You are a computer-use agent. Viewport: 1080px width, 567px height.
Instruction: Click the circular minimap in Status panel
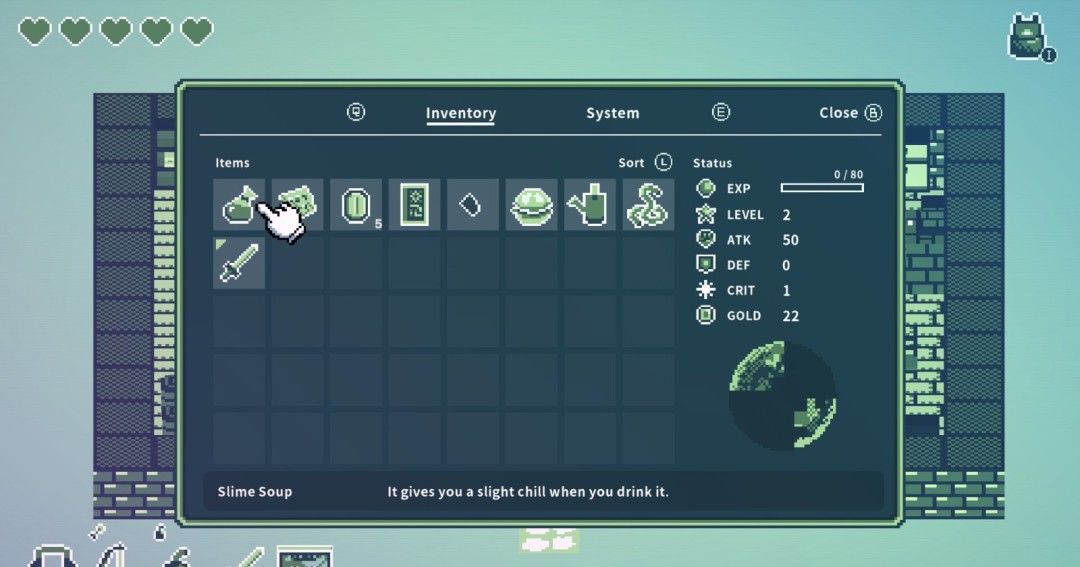point(782,395)
